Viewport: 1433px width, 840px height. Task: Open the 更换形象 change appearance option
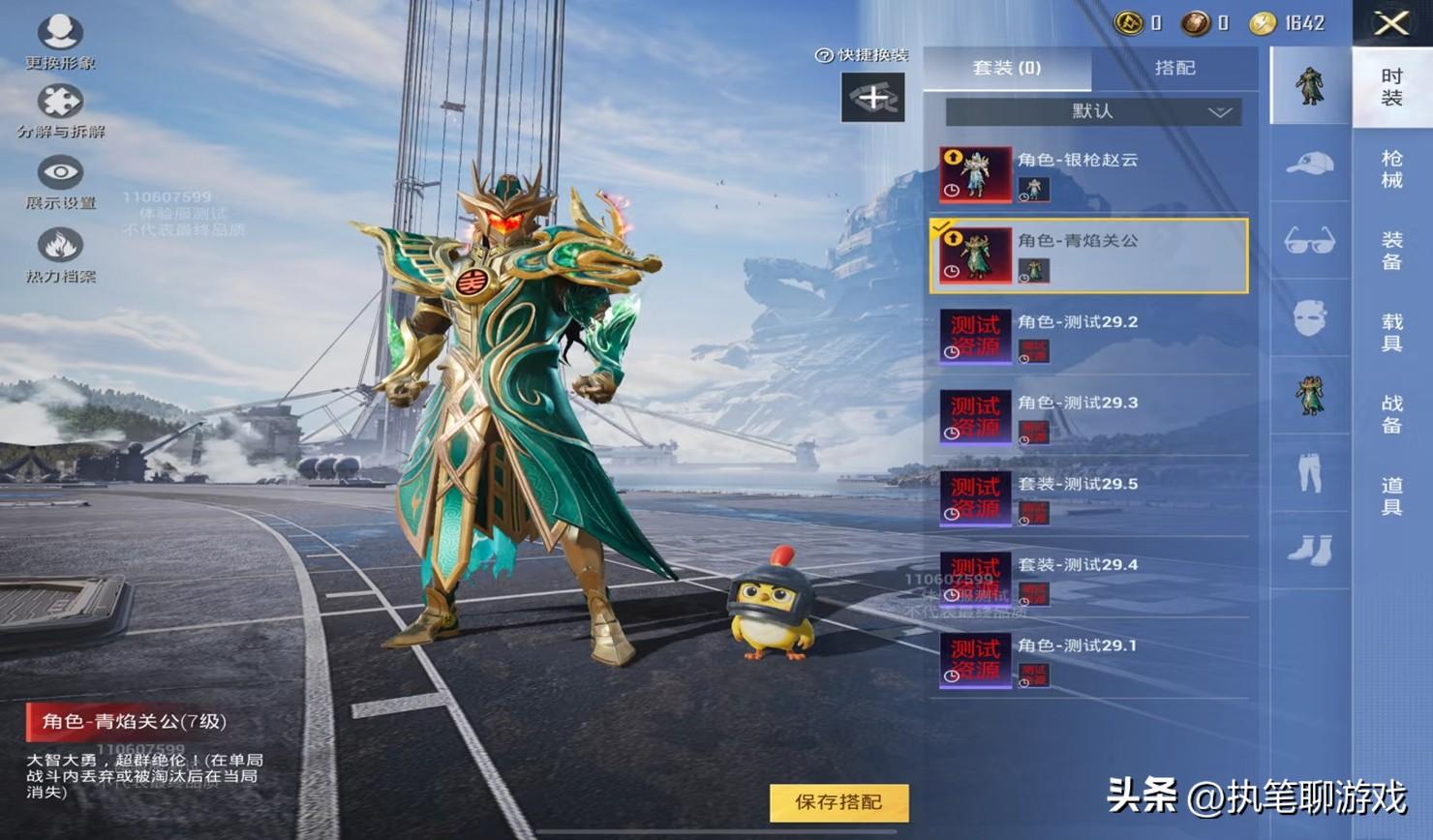(60, 43)
